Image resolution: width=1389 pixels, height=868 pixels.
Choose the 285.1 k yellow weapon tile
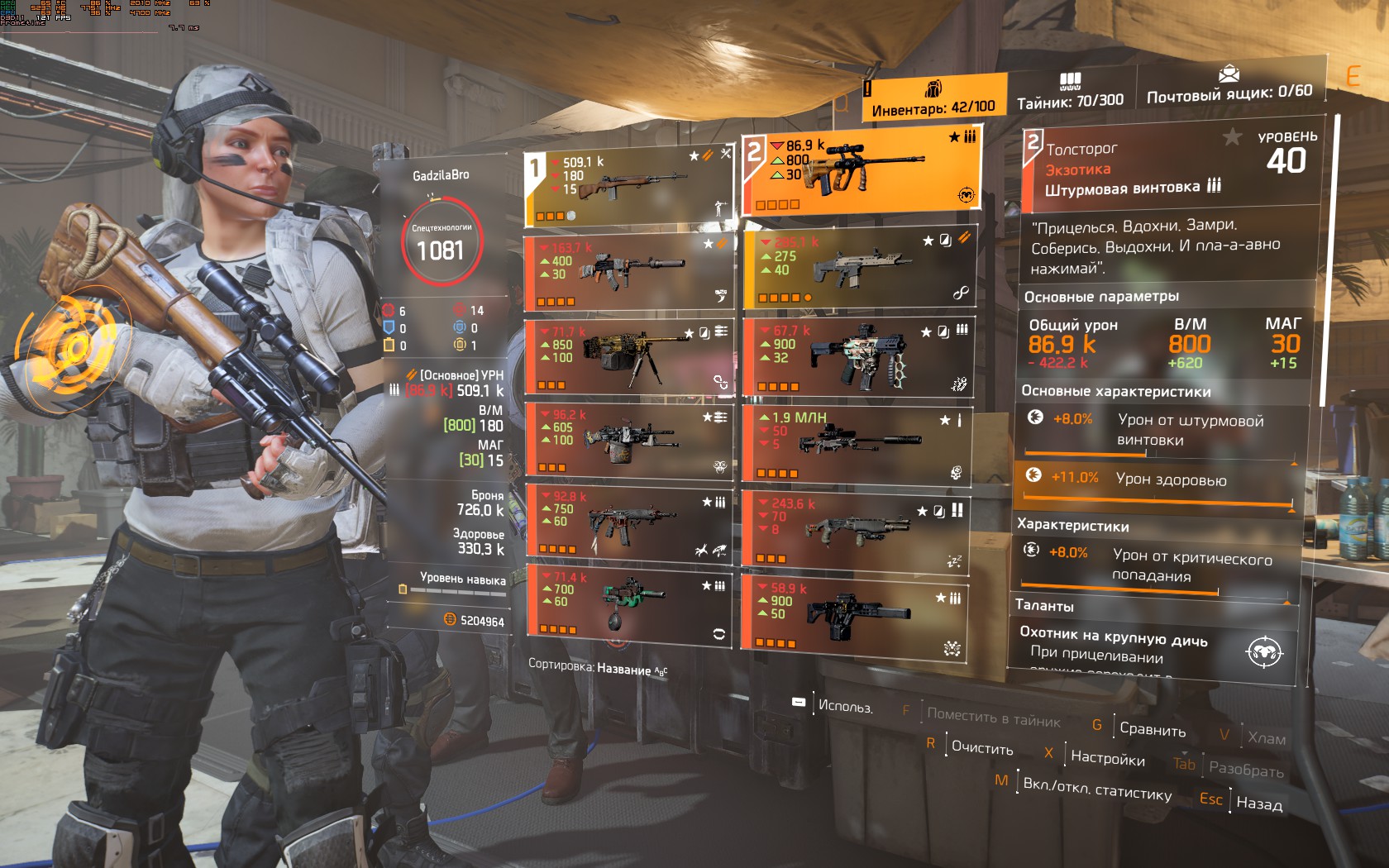point(860,269)
